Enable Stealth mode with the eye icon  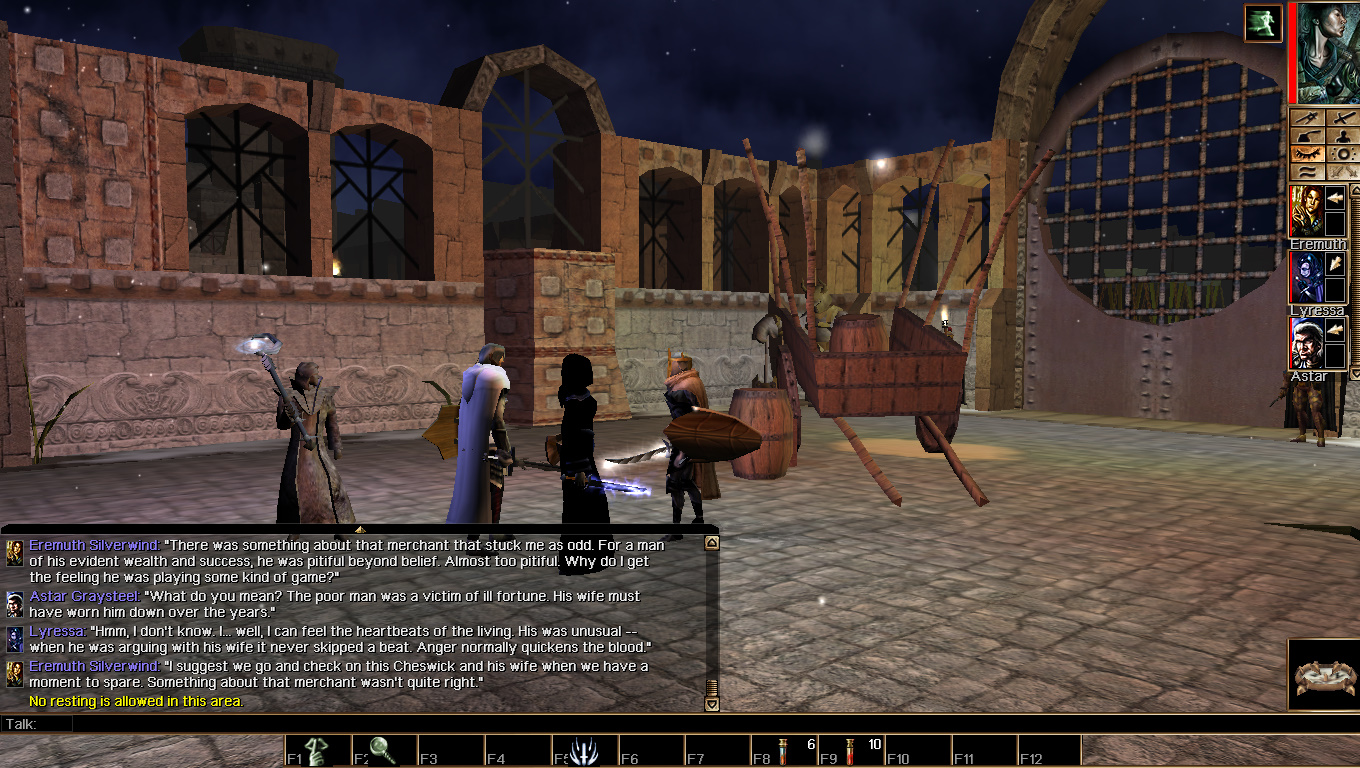pyautogui.click(x=1307, y=153)
